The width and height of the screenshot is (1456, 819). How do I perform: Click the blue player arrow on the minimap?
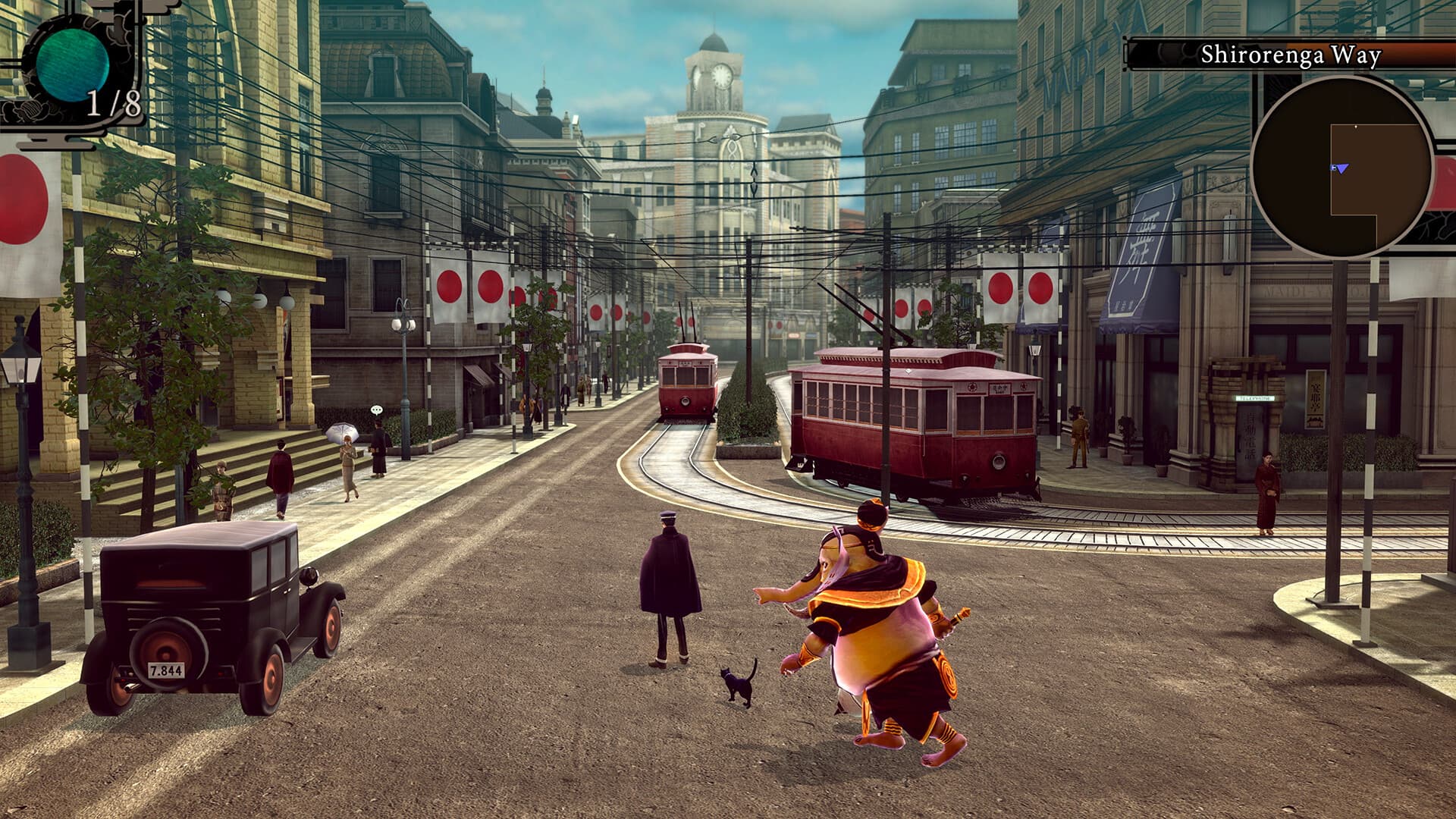[1341, 168]
